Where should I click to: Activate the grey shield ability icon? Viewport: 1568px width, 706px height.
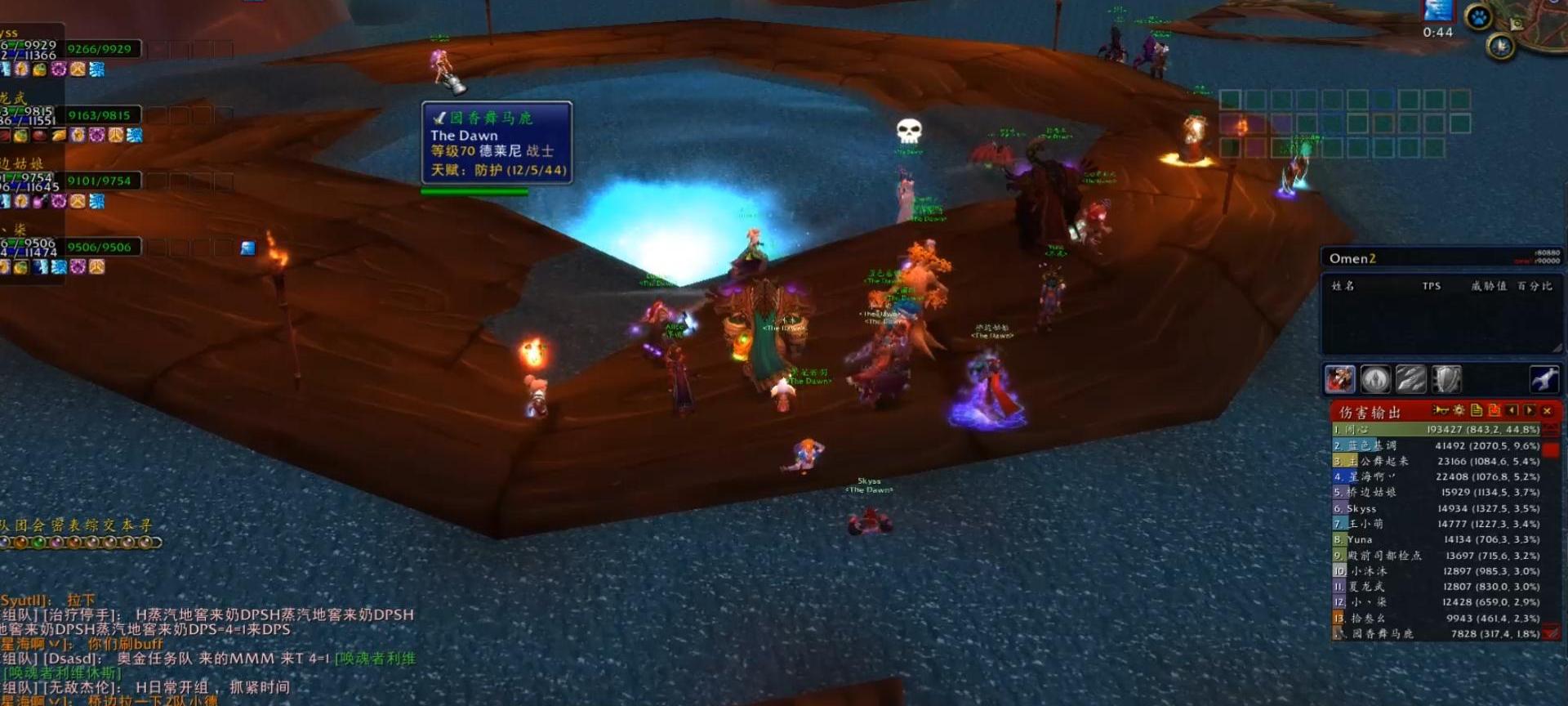(x=1446, y=379)
